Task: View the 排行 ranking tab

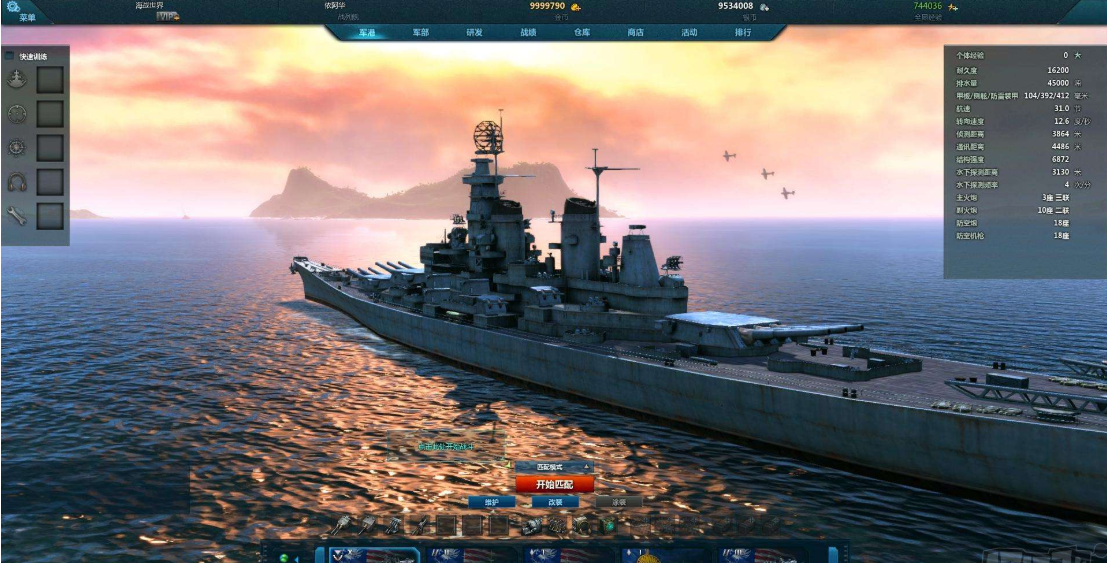Action: (743, 32)
